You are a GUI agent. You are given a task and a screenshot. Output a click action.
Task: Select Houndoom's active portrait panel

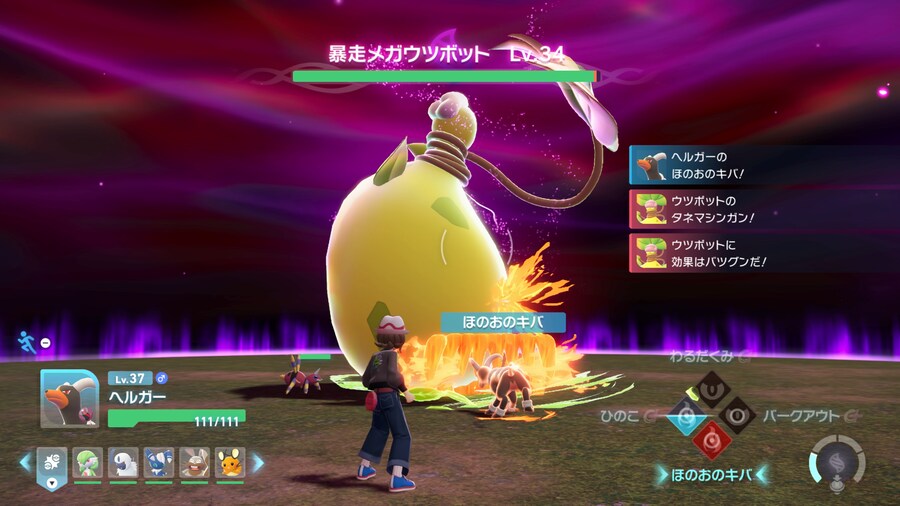[70, 399]
